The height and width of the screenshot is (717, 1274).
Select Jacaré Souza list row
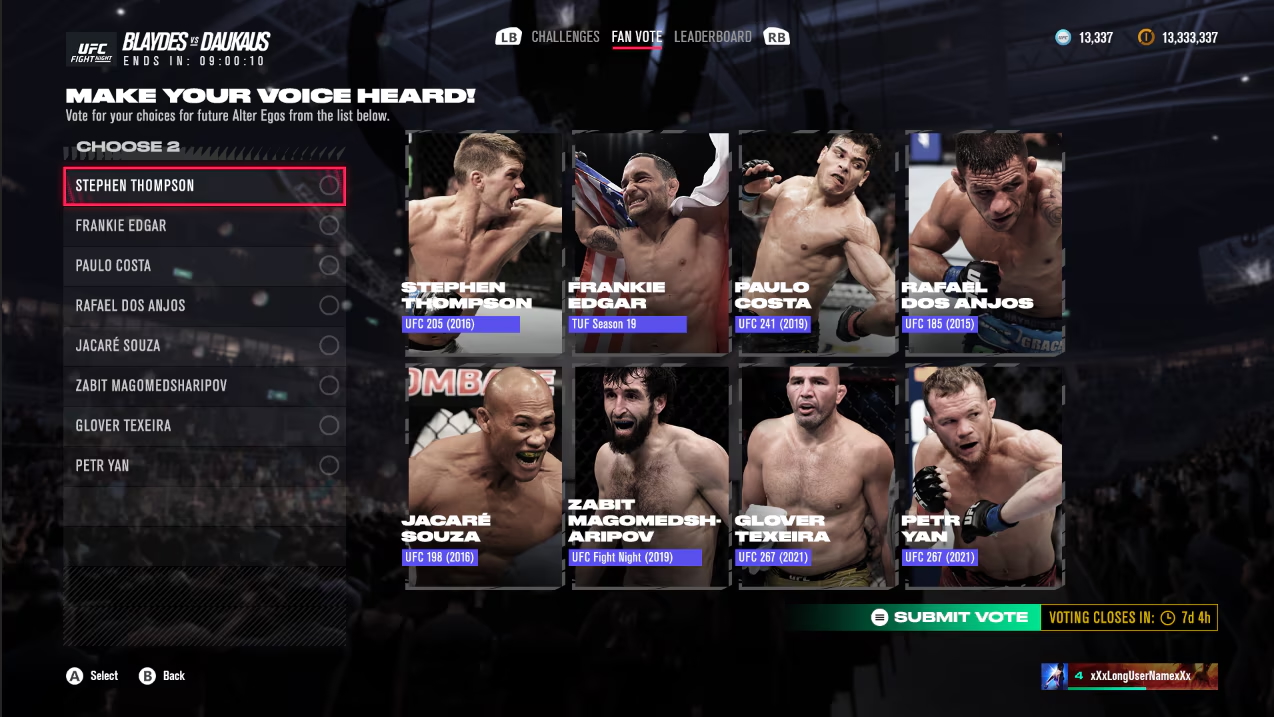coord(204,346)
